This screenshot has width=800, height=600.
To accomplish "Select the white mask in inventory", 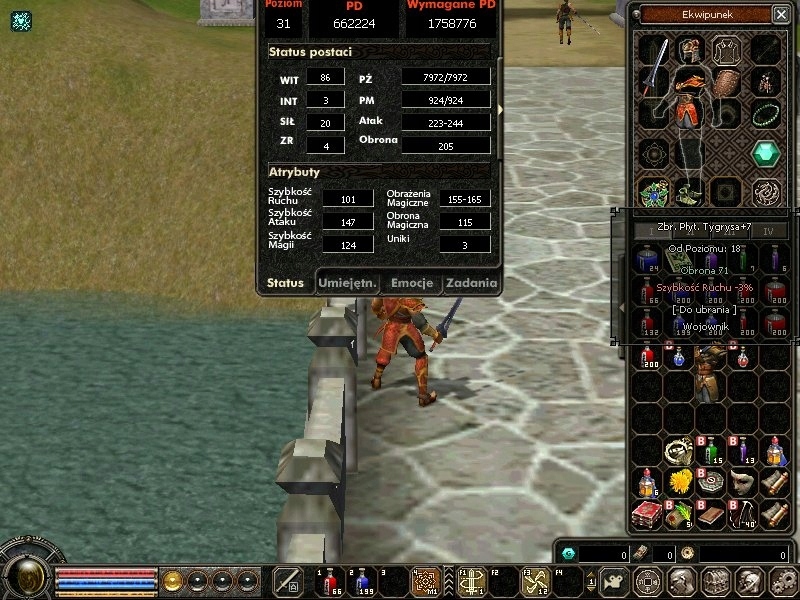I will [x=740, y=483].
